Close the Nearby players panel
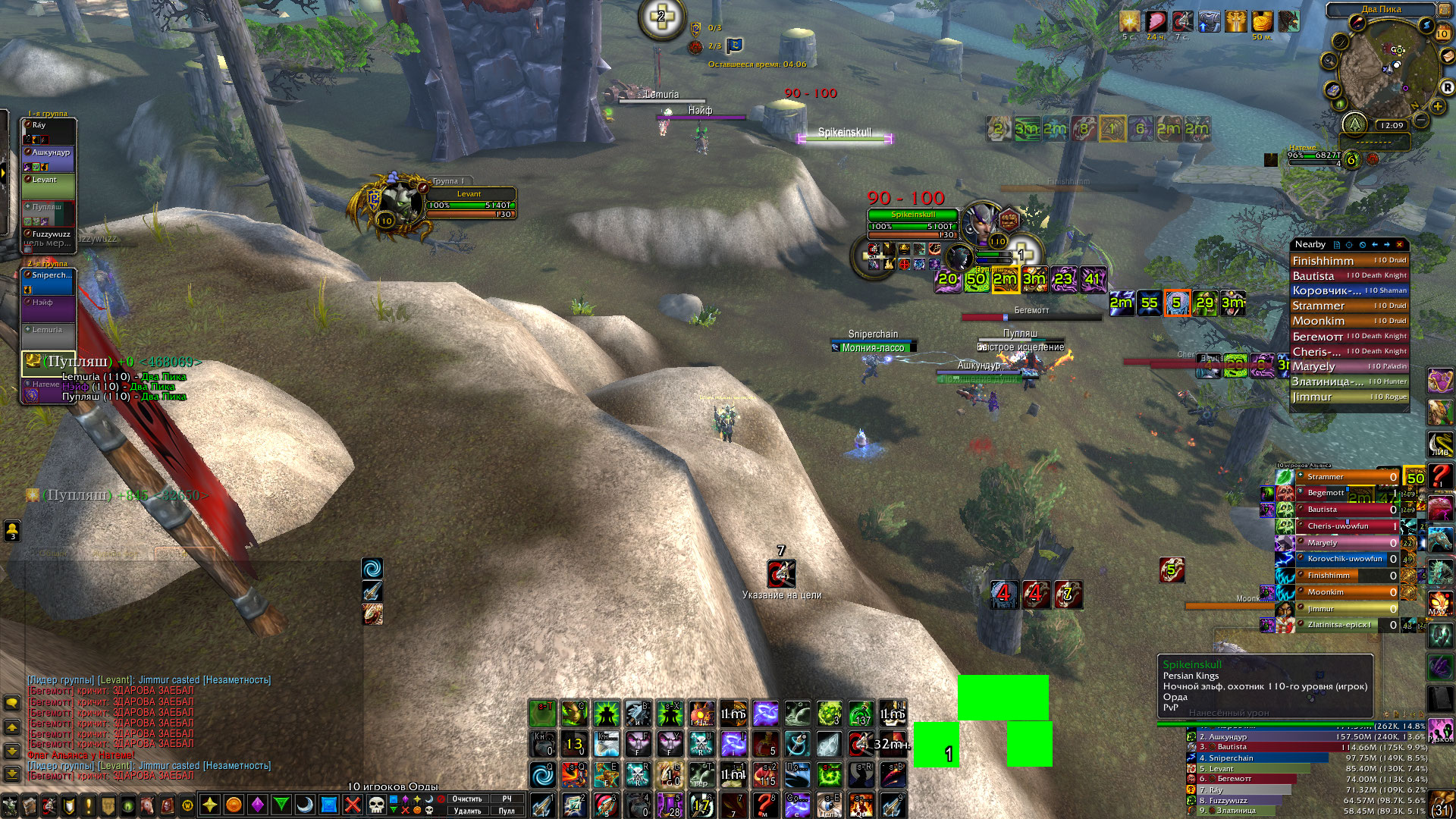This screenshot has height=819, width=1456. tap(1400, 245)
